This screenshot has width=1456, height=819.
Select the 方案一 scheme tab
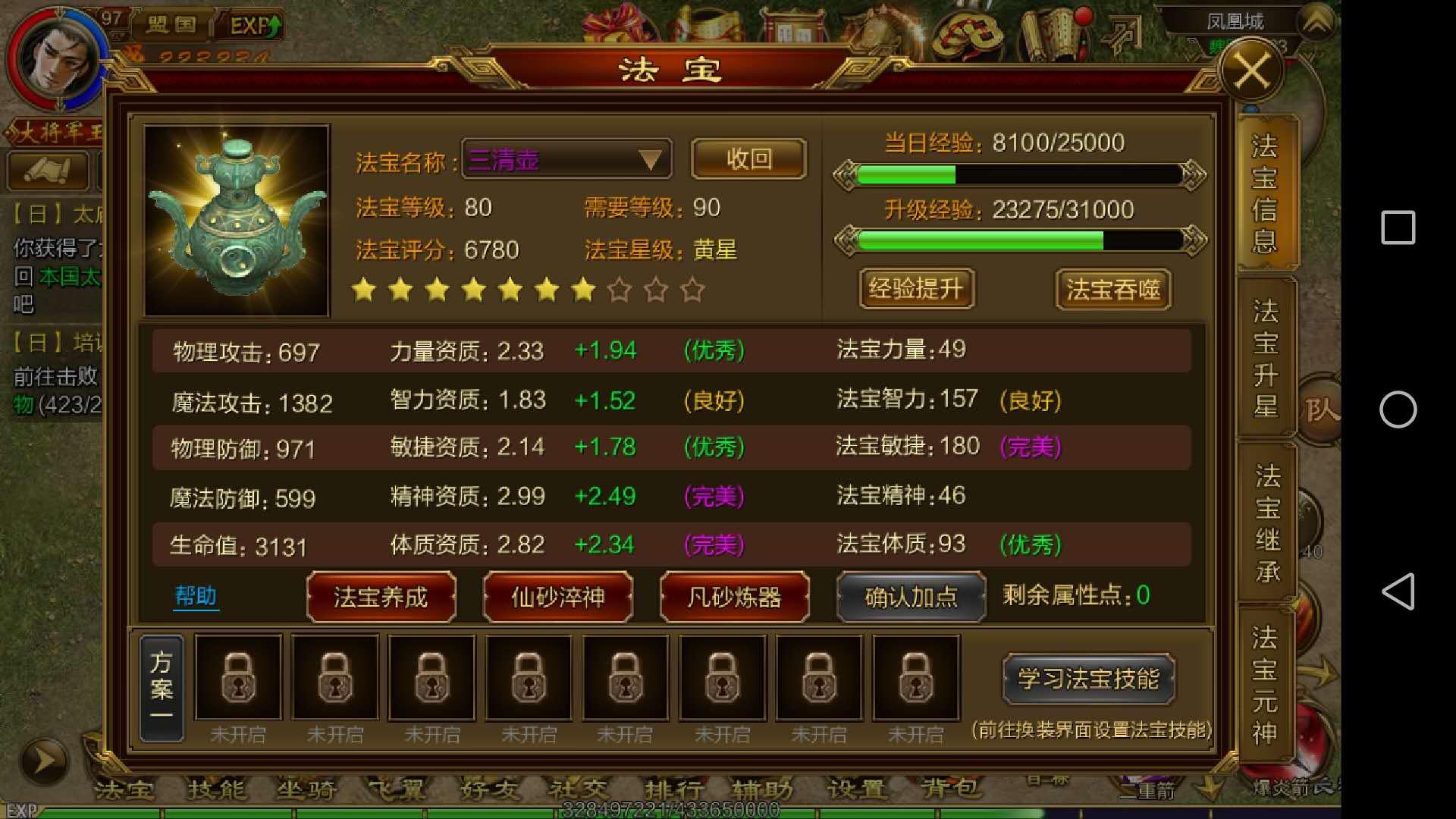[162, 686]
